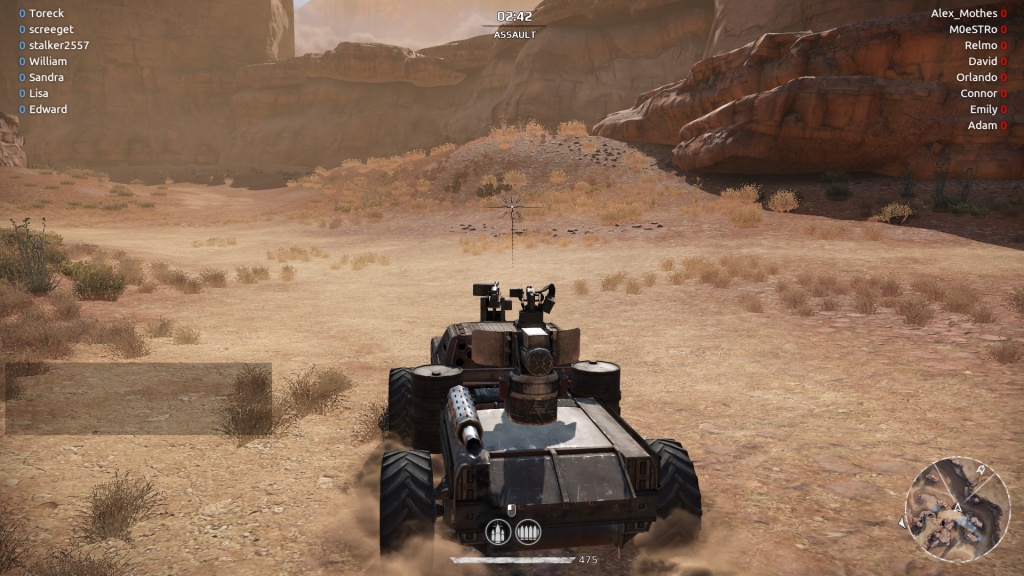This screenshot has width=1024, height=576.
Task: Click the translucent chat box panel
Action: click(x=138, y=398)
